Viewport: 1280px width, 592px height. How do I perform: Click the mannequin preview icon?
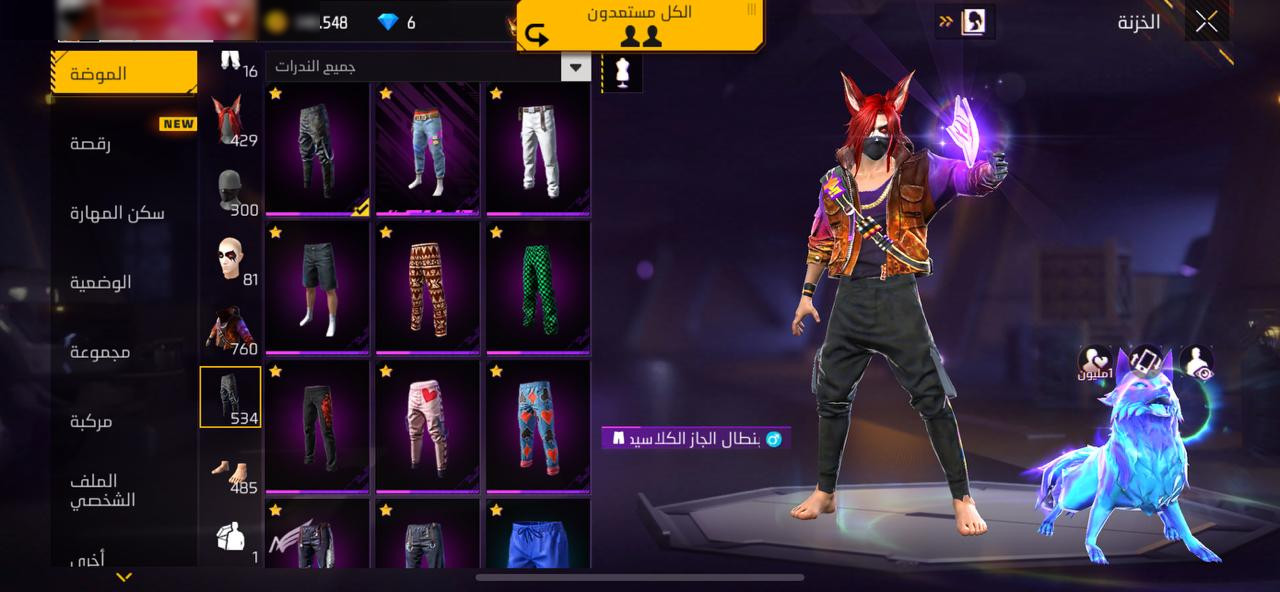[x=623, y=72]
